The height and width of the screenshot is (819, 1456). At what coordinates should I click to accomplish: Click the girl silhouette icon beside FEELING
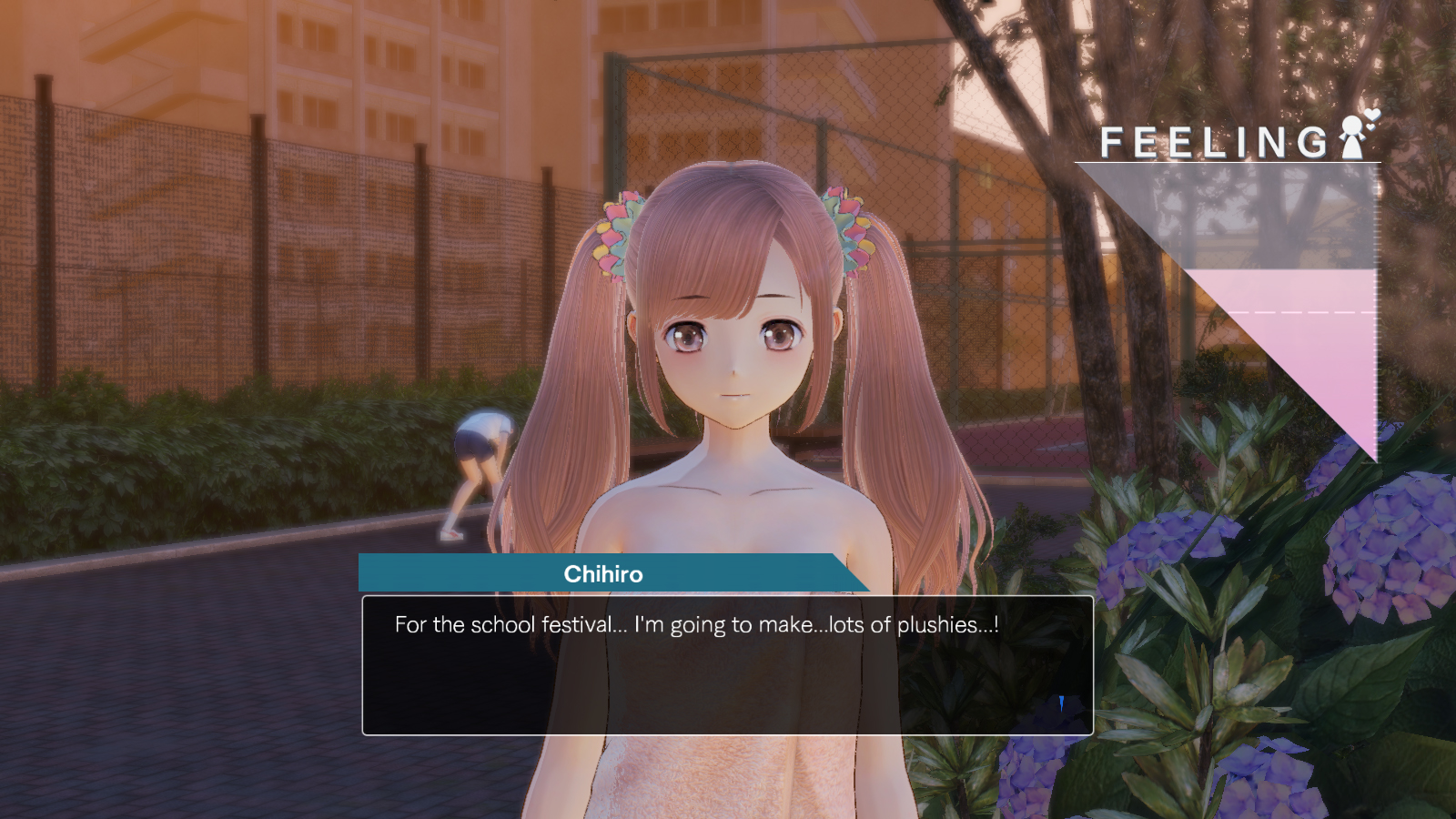tap(1352, 136)
